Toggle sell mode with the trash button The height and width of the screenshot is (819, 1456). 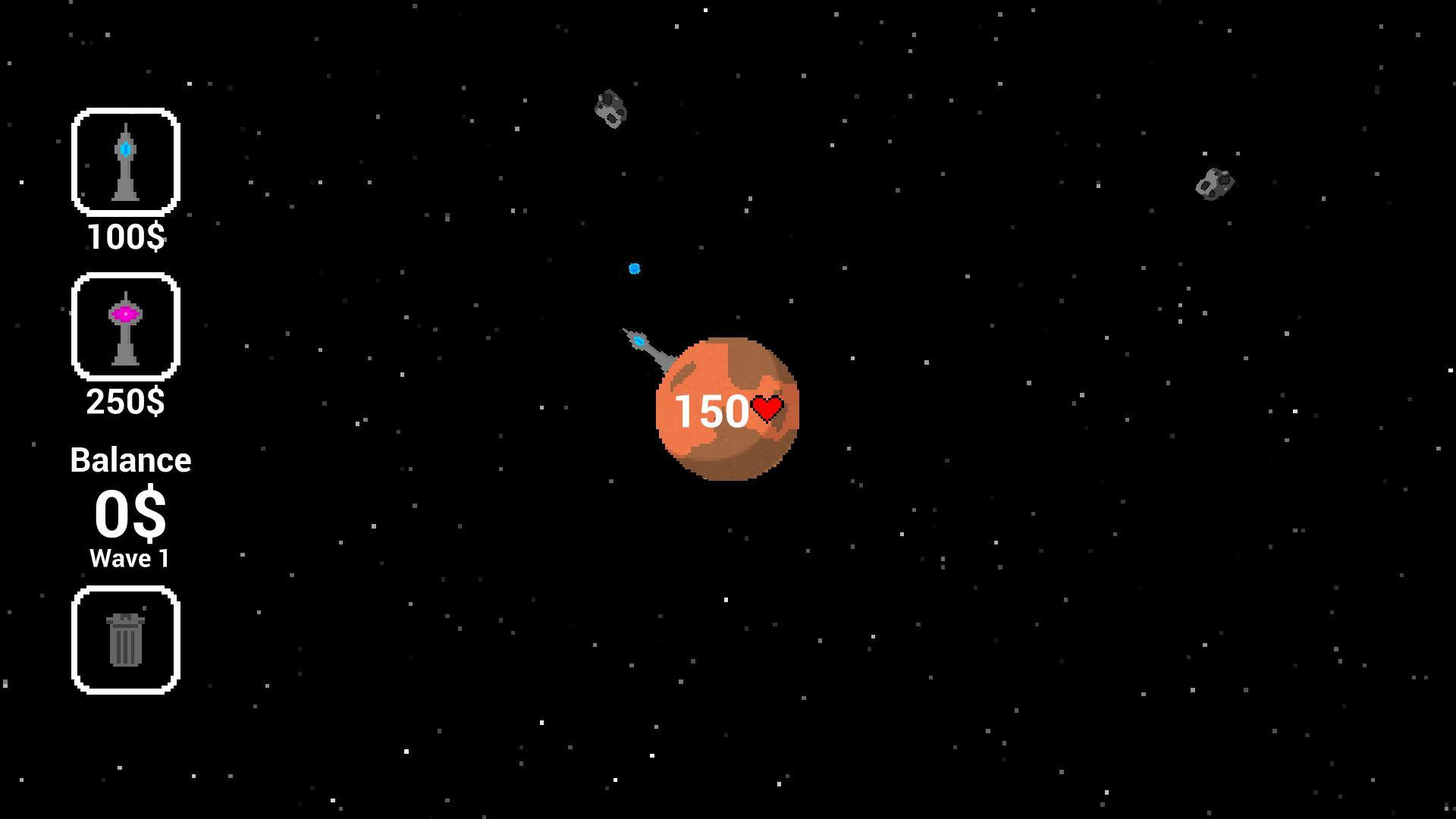125,639
